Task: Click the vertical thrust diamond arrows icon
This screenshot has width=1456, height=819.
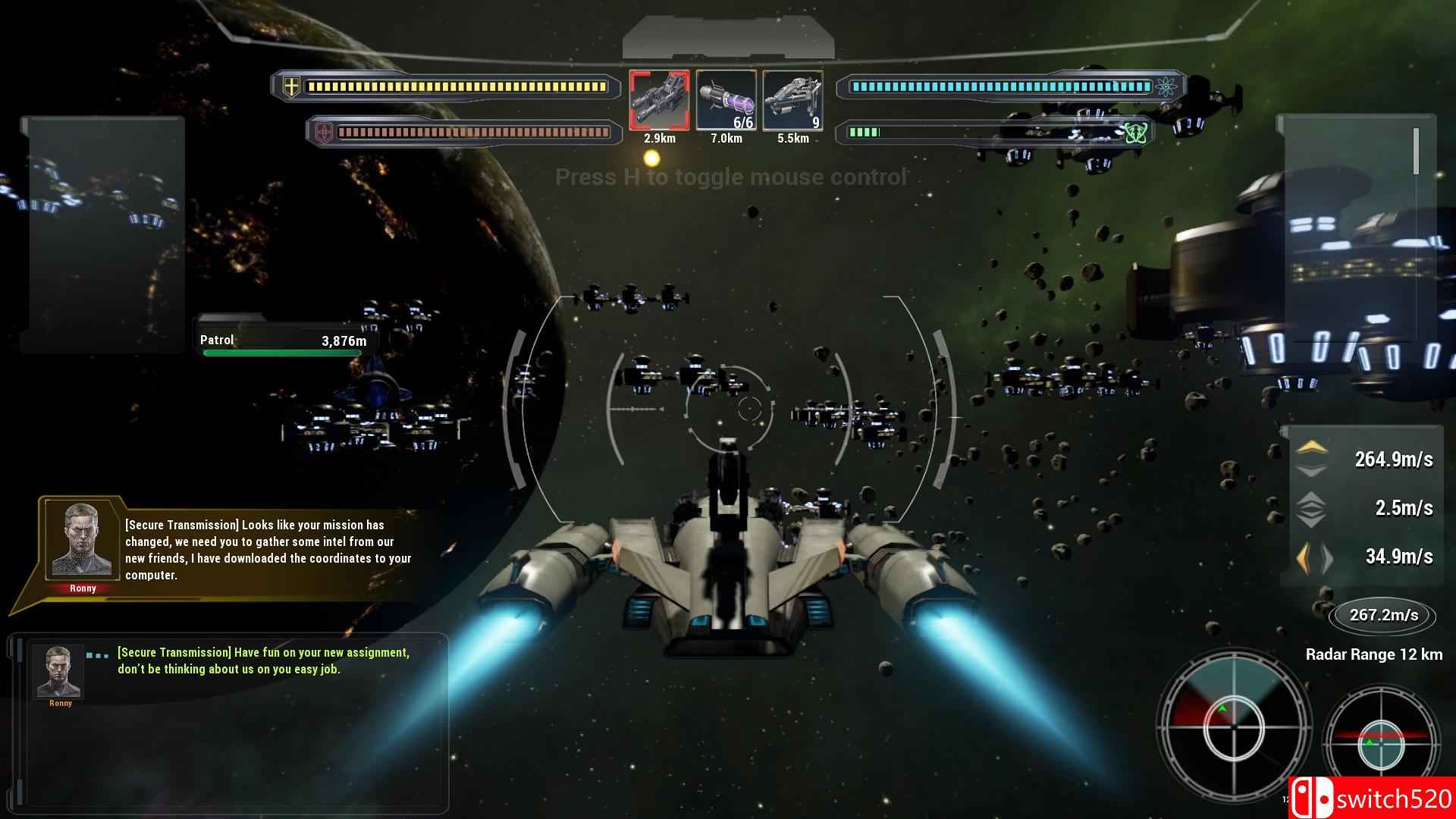Action: click(1311, 508)
